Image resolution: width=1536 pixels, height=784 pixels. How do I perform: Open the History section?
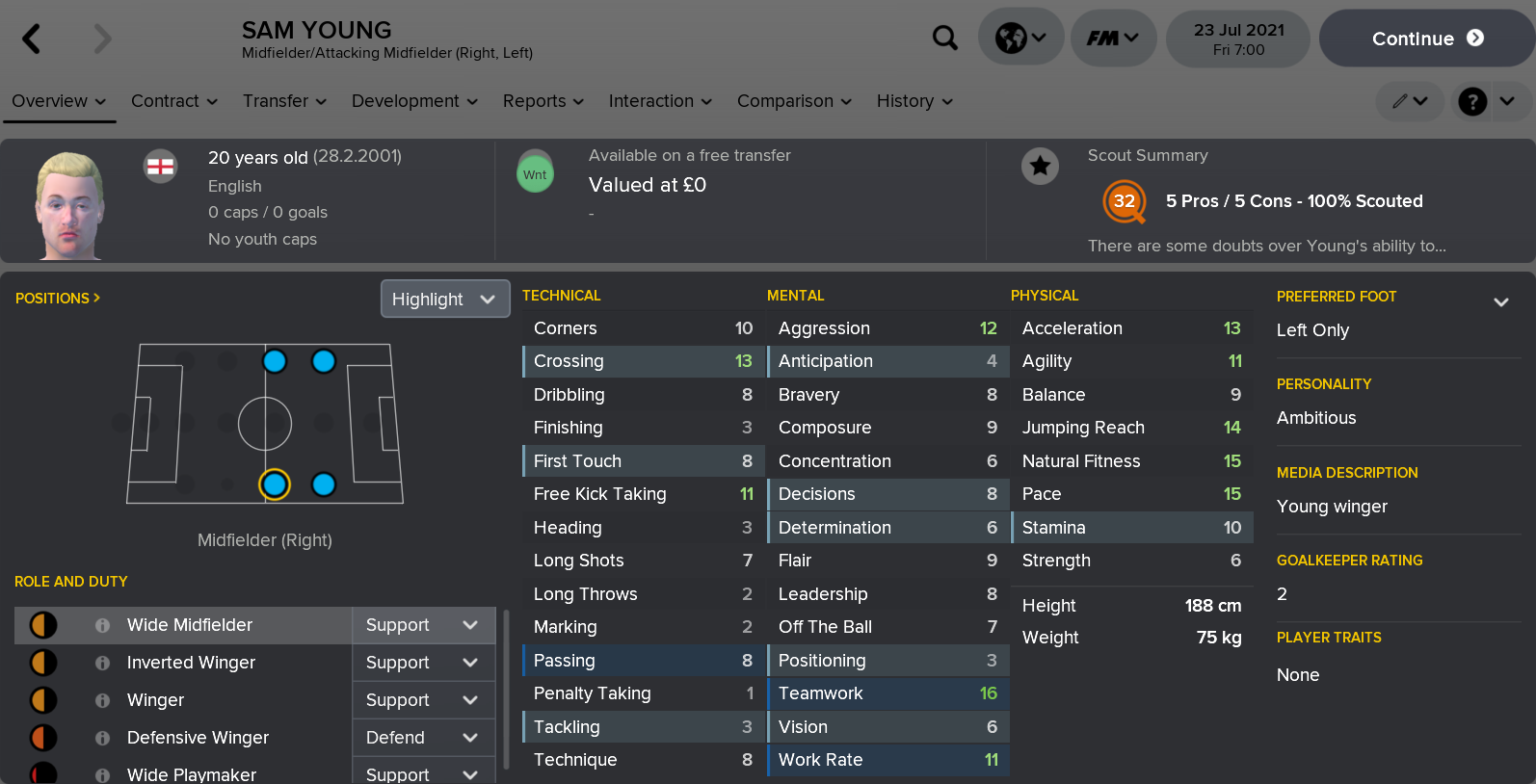(x=906, y=101)
